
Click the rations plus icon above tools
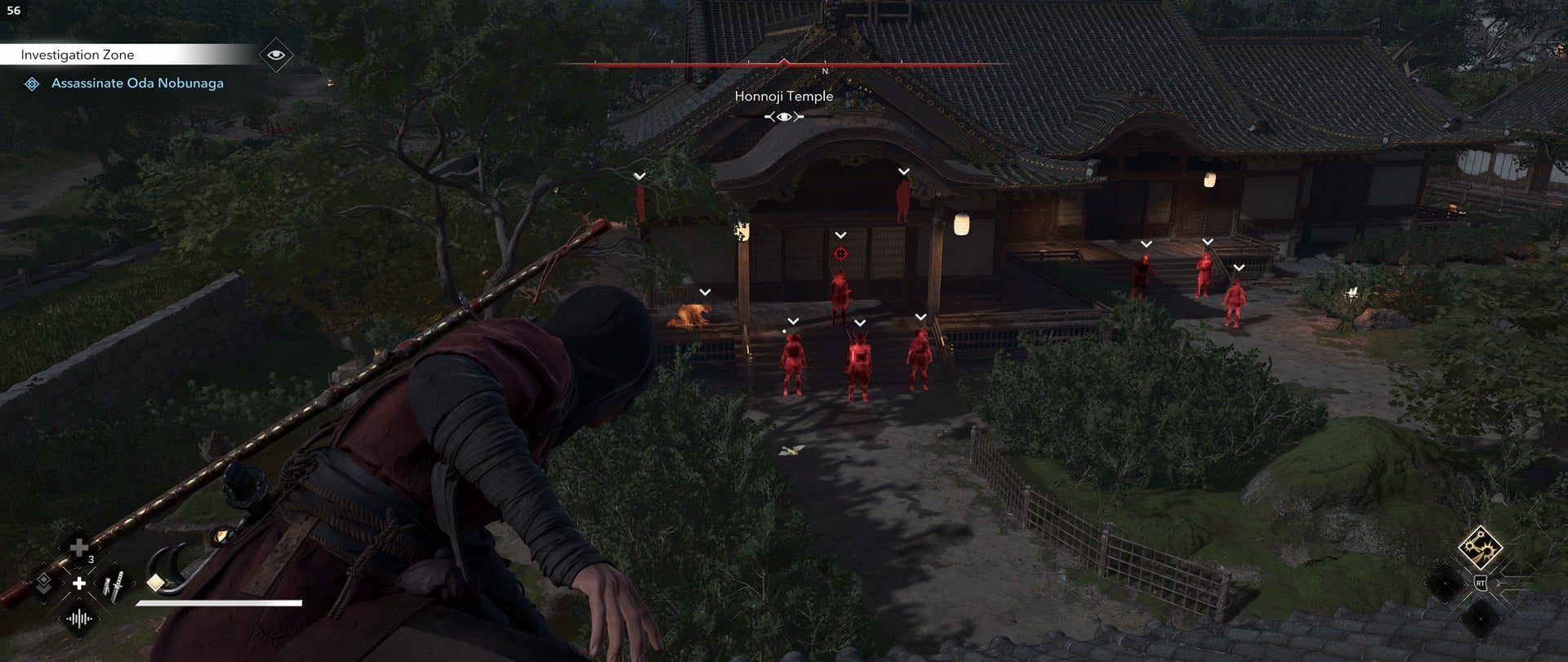tap(78, 545)
